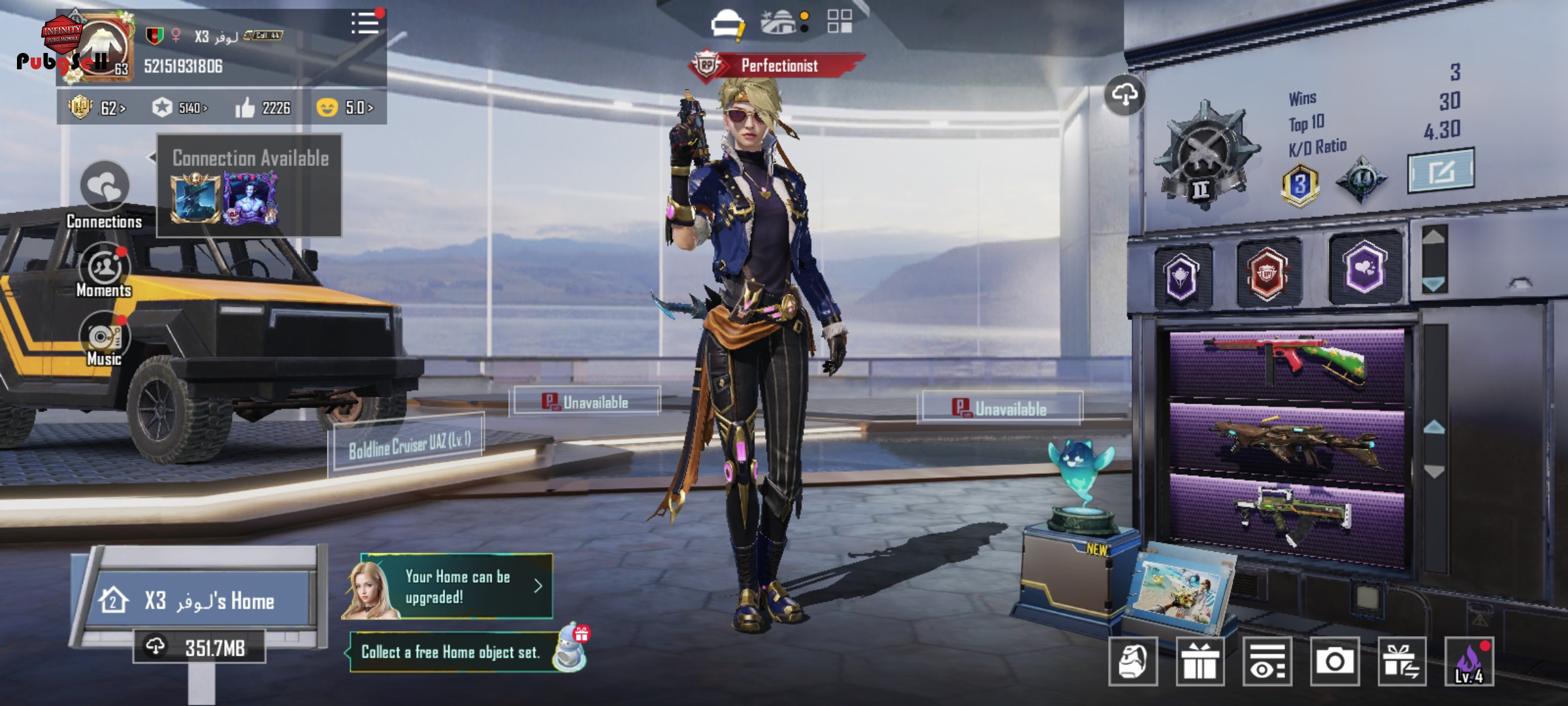Open the Moments button
This screenshot has width=1568, height=706.
[x=104, y=268]
